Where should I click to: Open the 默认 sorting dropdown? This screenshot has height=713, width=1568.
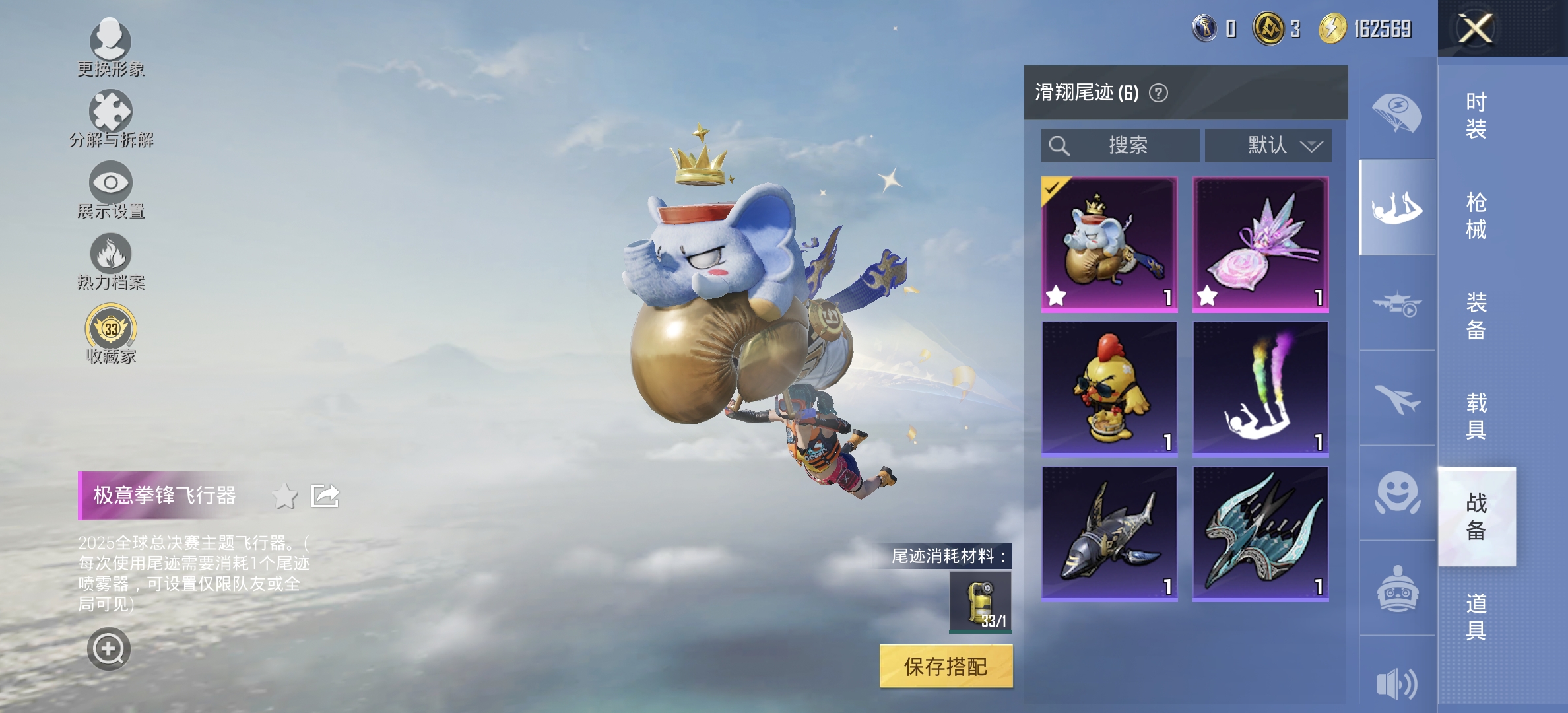point(1268,146)
